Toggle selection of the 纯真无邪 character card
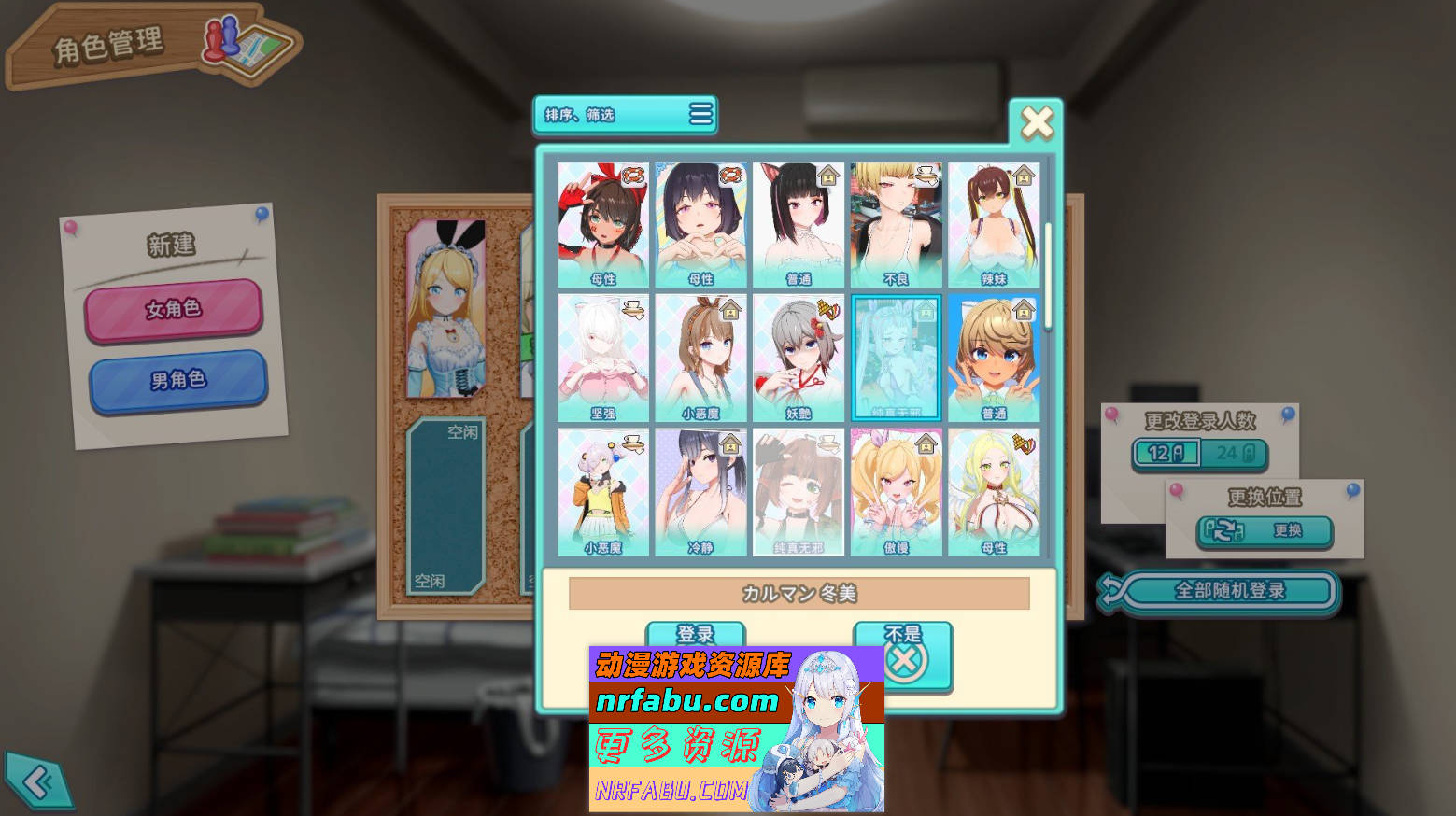 pyautogui.click(x=896, y=357)
